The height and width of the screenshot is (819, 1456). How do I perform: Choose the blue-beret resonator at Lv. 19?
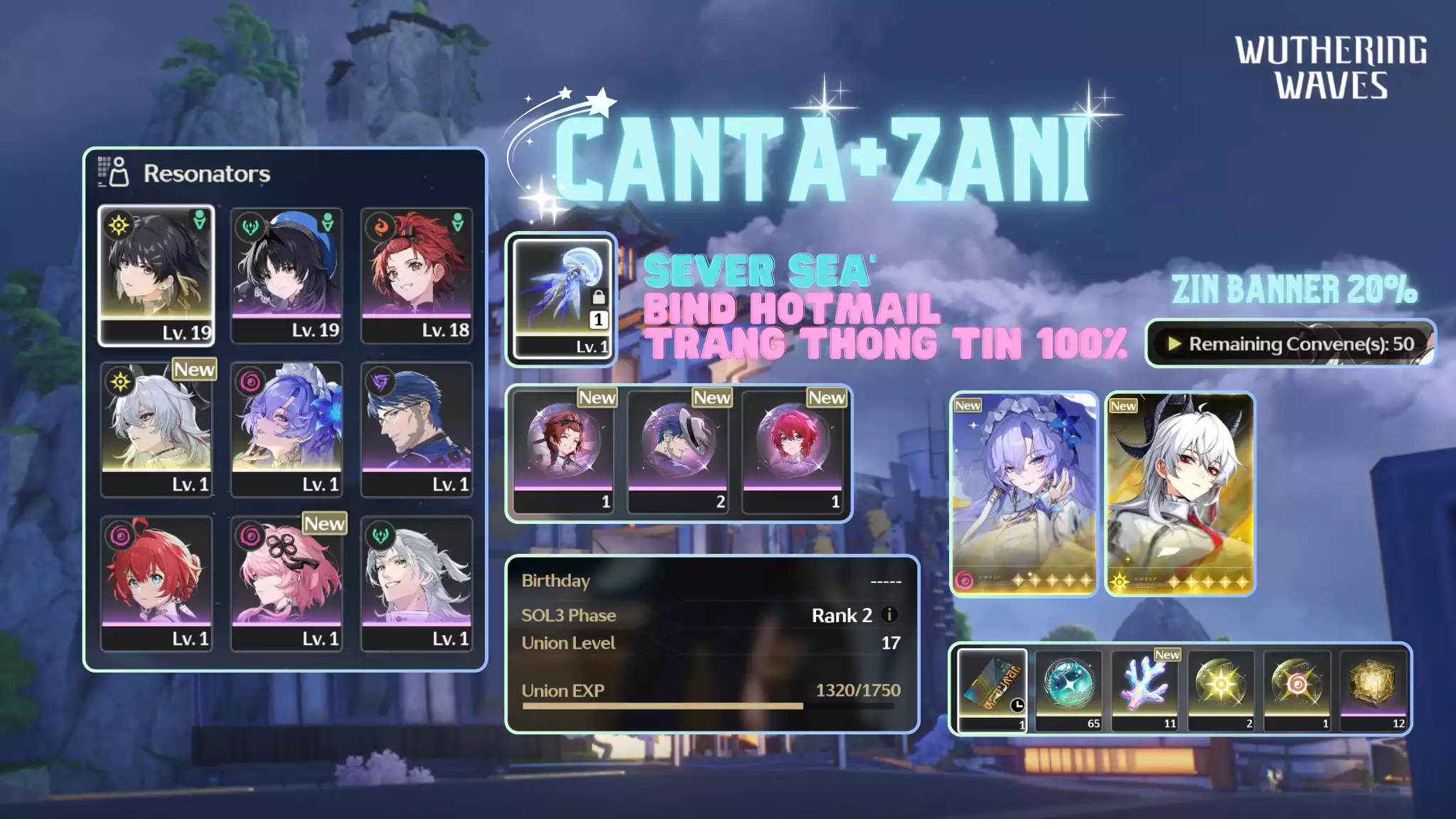[x=287, y=275]
